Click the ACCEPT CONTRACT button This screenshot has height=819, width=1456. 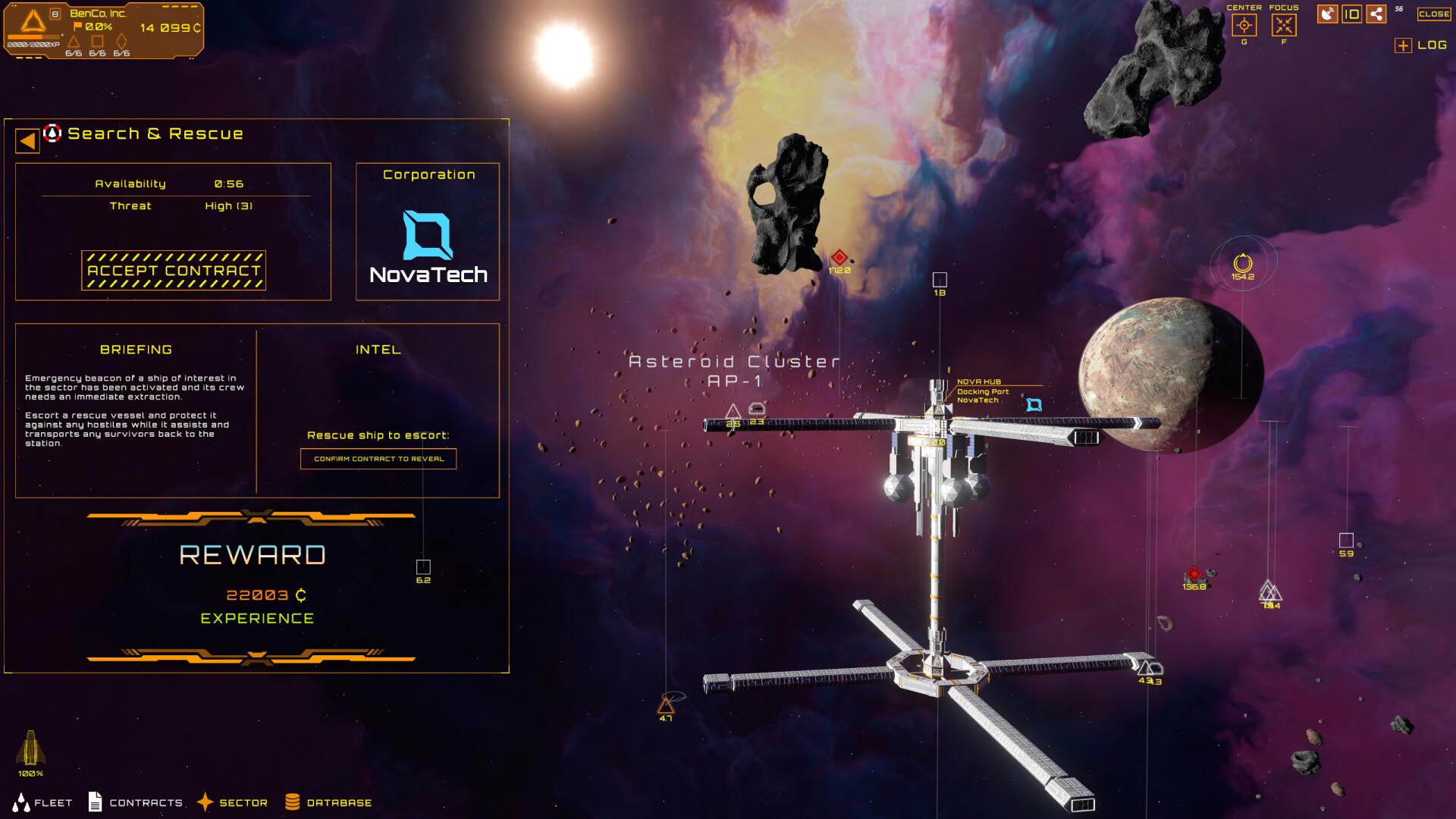pyautogui.click(x=173, y=270)
